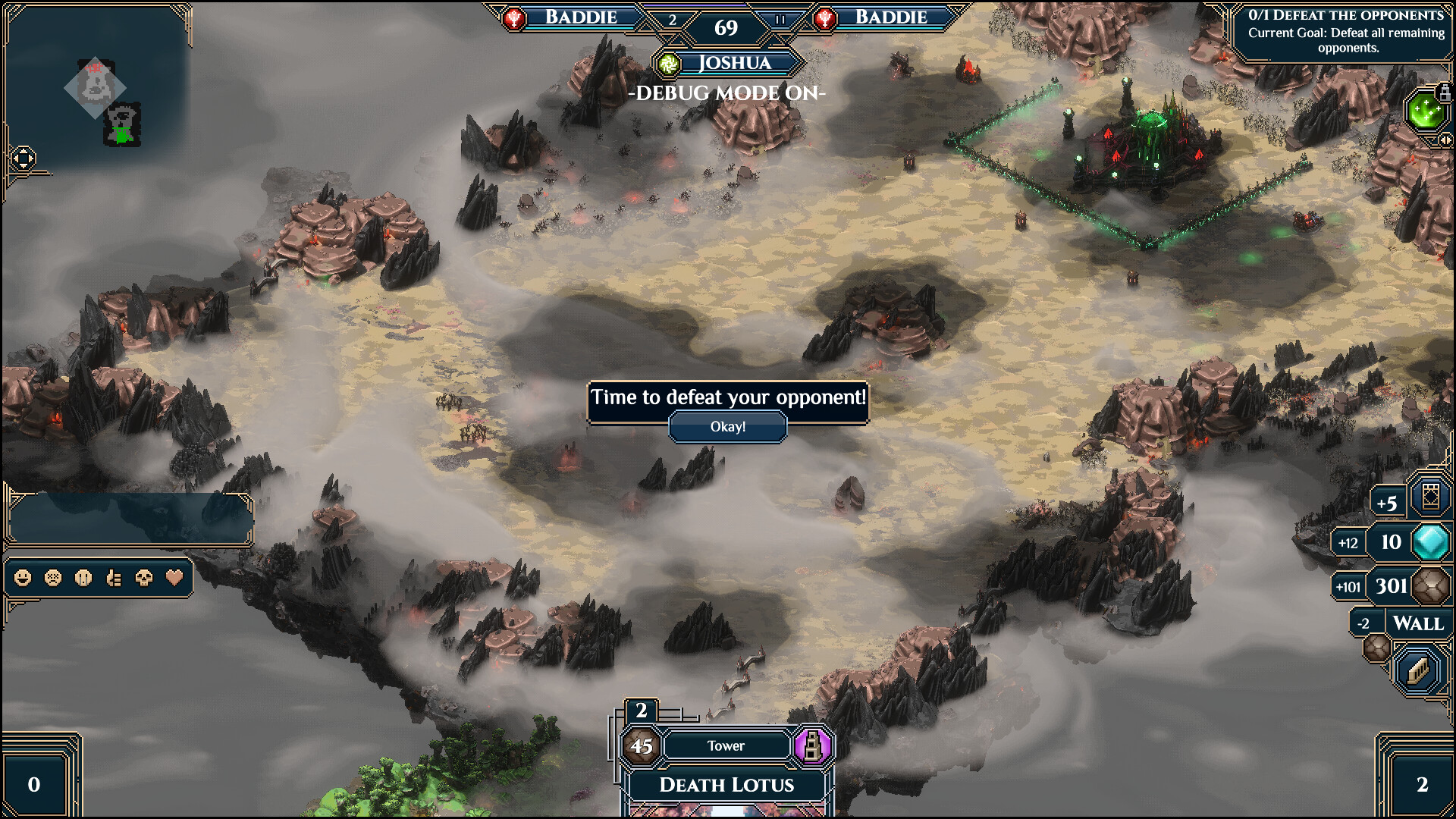The image size is (1456, 819).
Task: Send the heart emote
Action: point(174,579)
